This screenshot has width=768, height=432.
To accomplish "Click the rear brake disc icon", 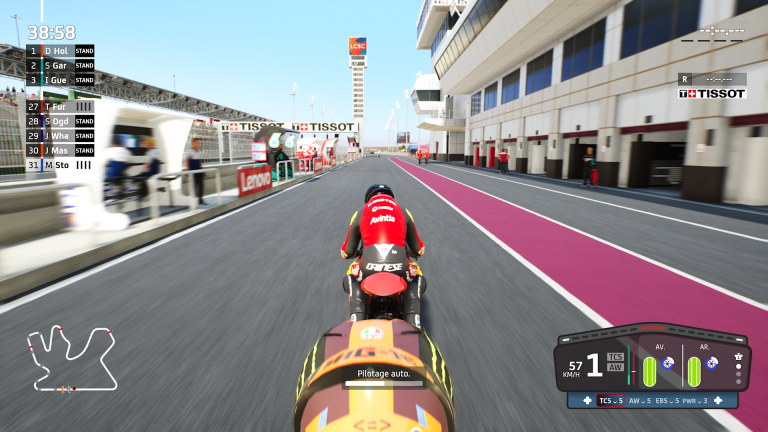I will point(712,363).
